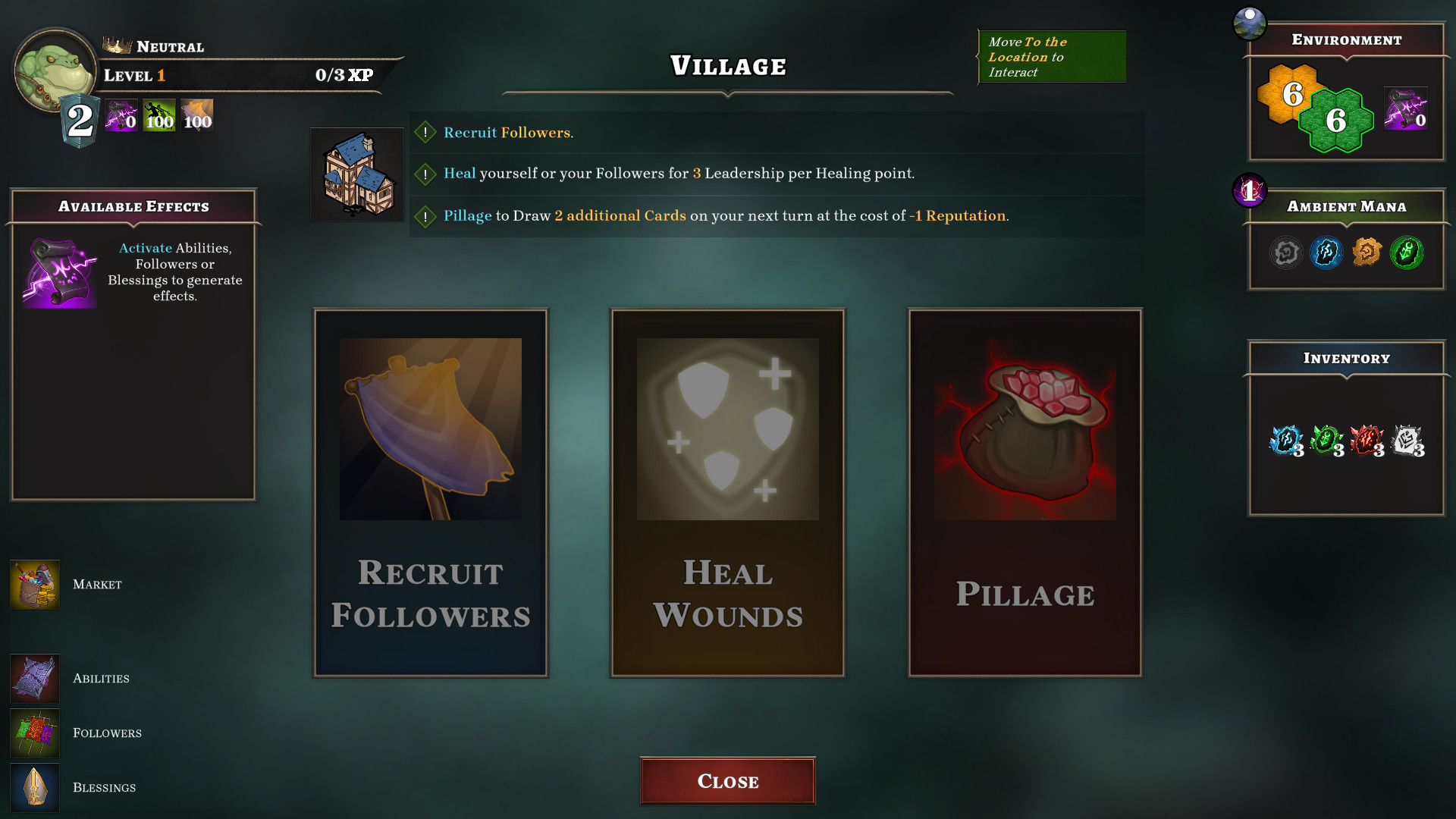Toggle the orange rune in Ambient Mana

(1366, 253)
